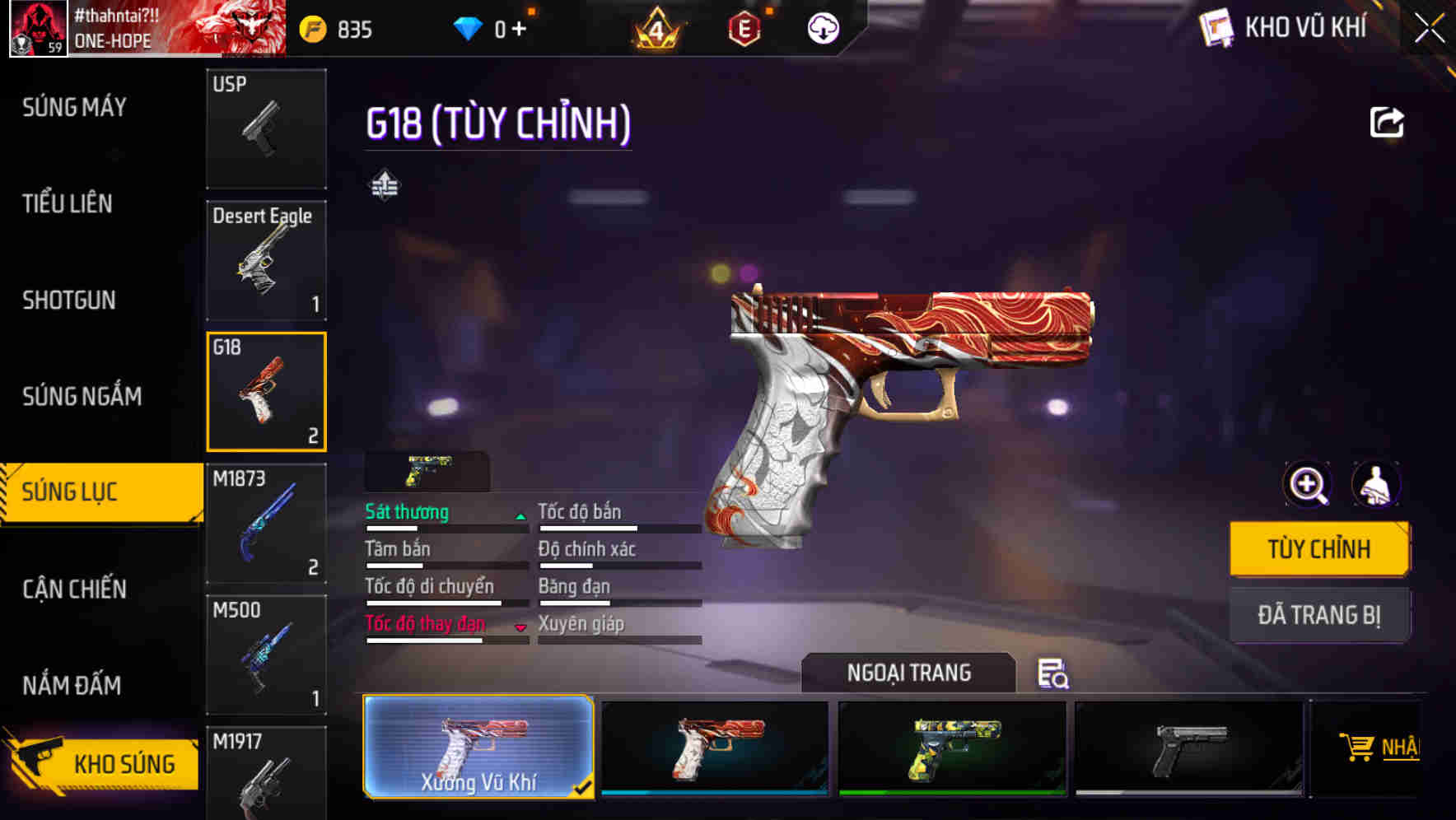Toggle the checkmark on Xưởng Vũ Khí skin
Viewport: 1456px width, 820px height.
(x=586, y=787)
